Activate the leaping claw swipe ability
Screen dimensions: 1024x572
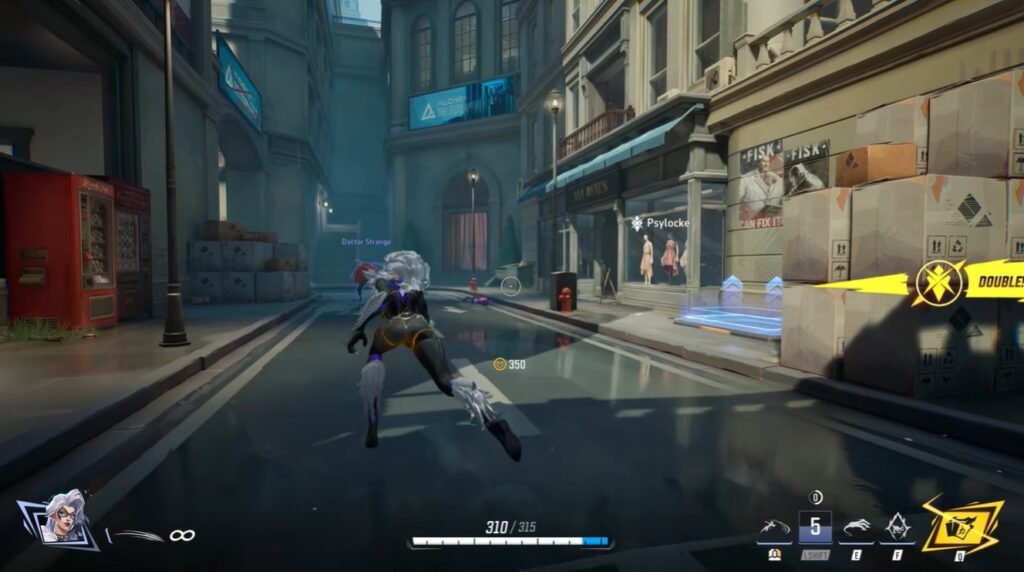pyautogui.click(x=773, y=526)
